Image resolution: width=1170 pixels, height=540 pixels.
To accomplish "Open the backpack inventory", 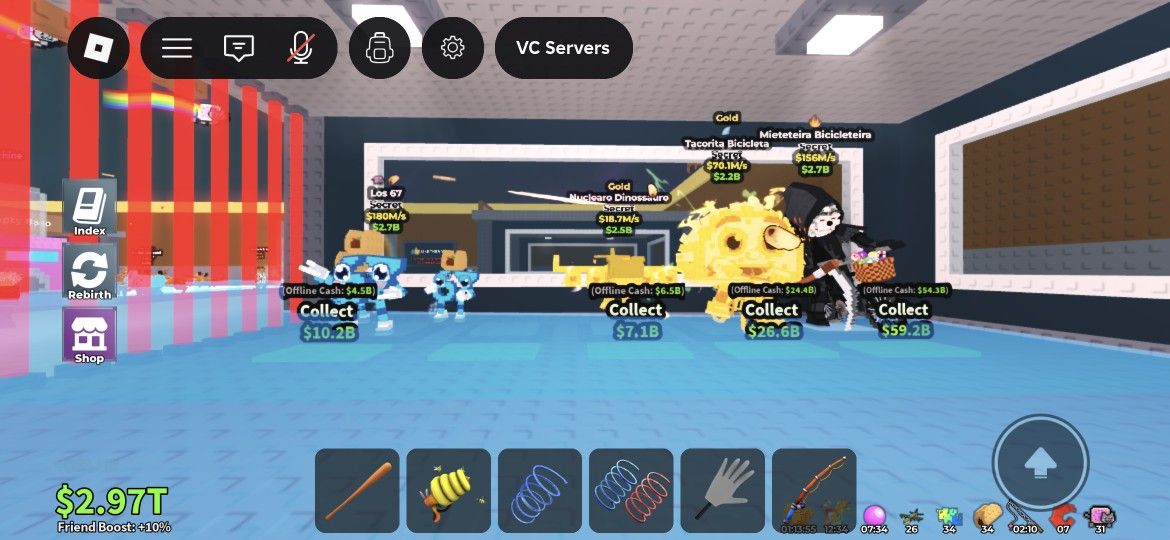I will point(379,48).
